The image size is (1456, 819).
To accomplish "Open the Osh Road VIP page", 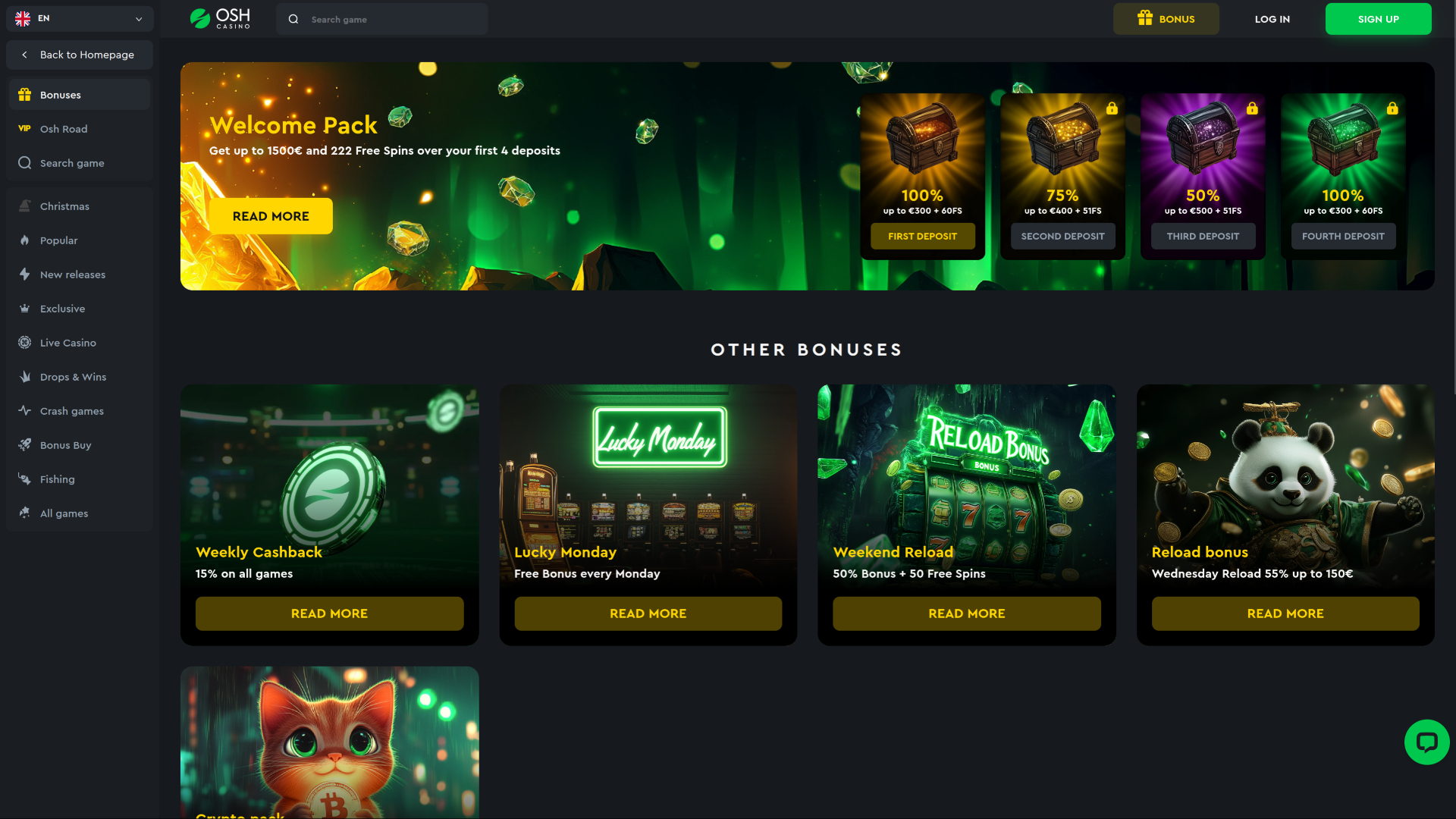I will click(x=63, y=128).
